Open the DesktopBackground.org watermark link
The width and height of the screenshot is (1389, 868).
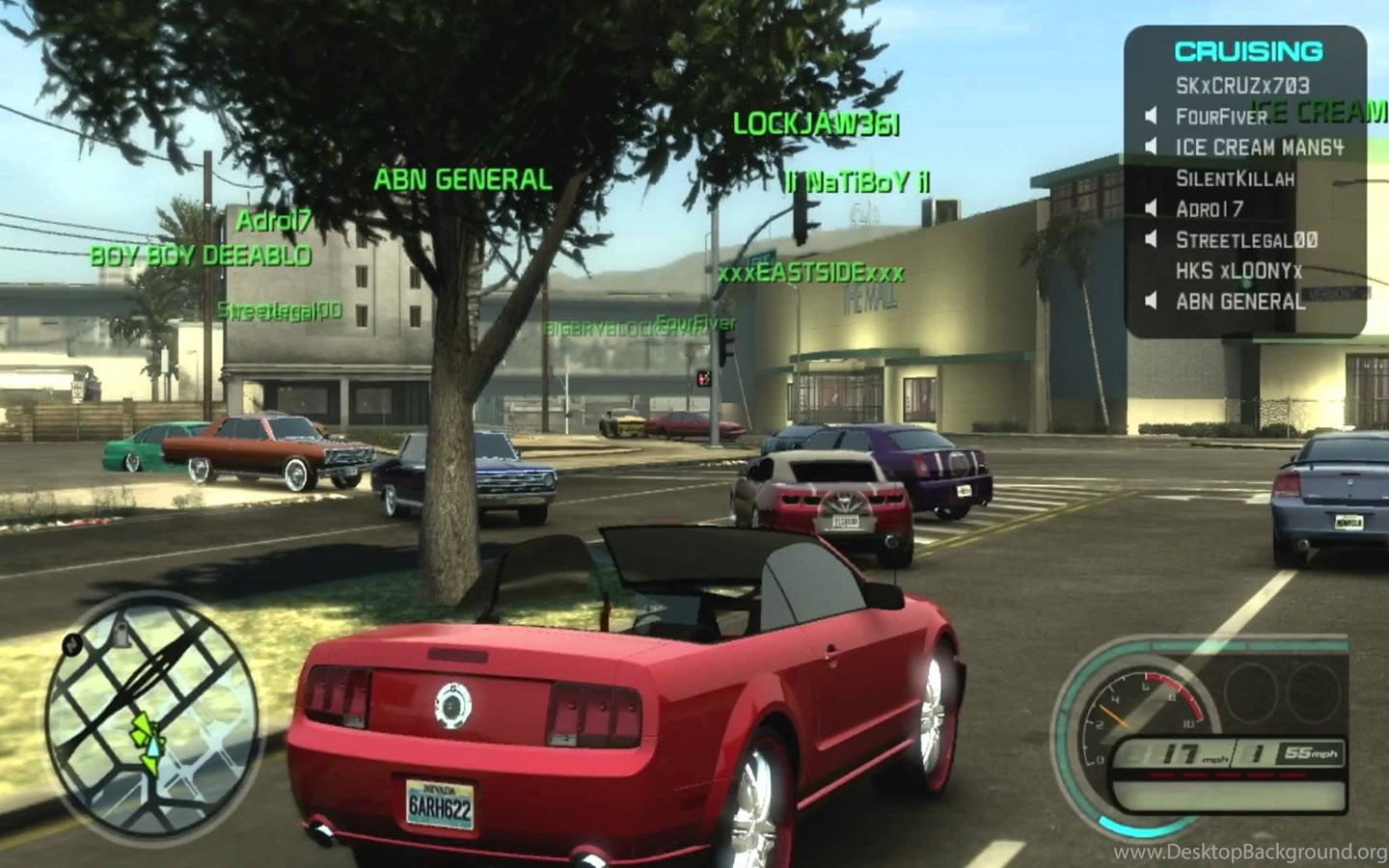point(1248,852)
